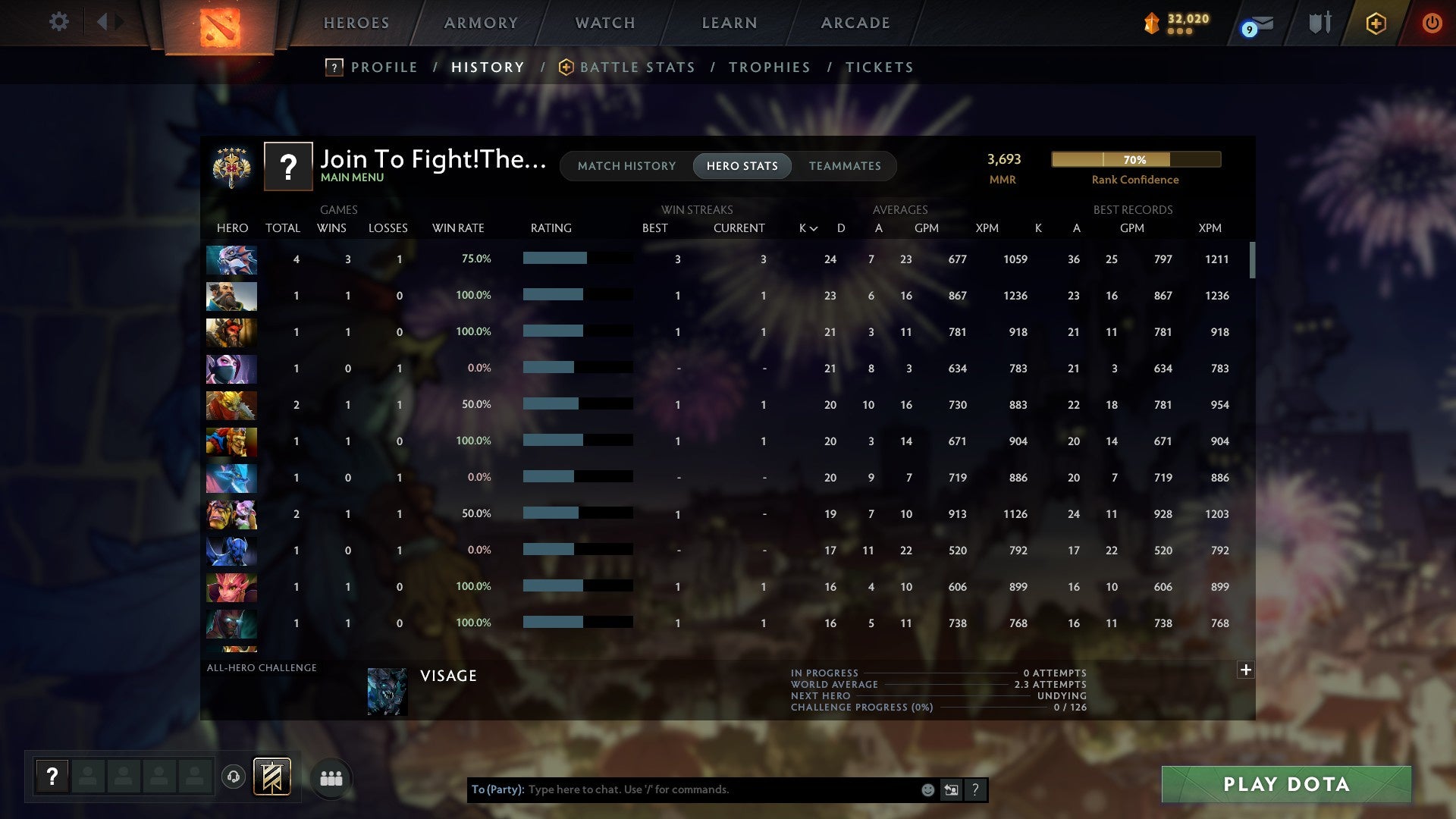Open the friends list icon near chat
This screenshot has height=819, width=1456.
(331, 778)
